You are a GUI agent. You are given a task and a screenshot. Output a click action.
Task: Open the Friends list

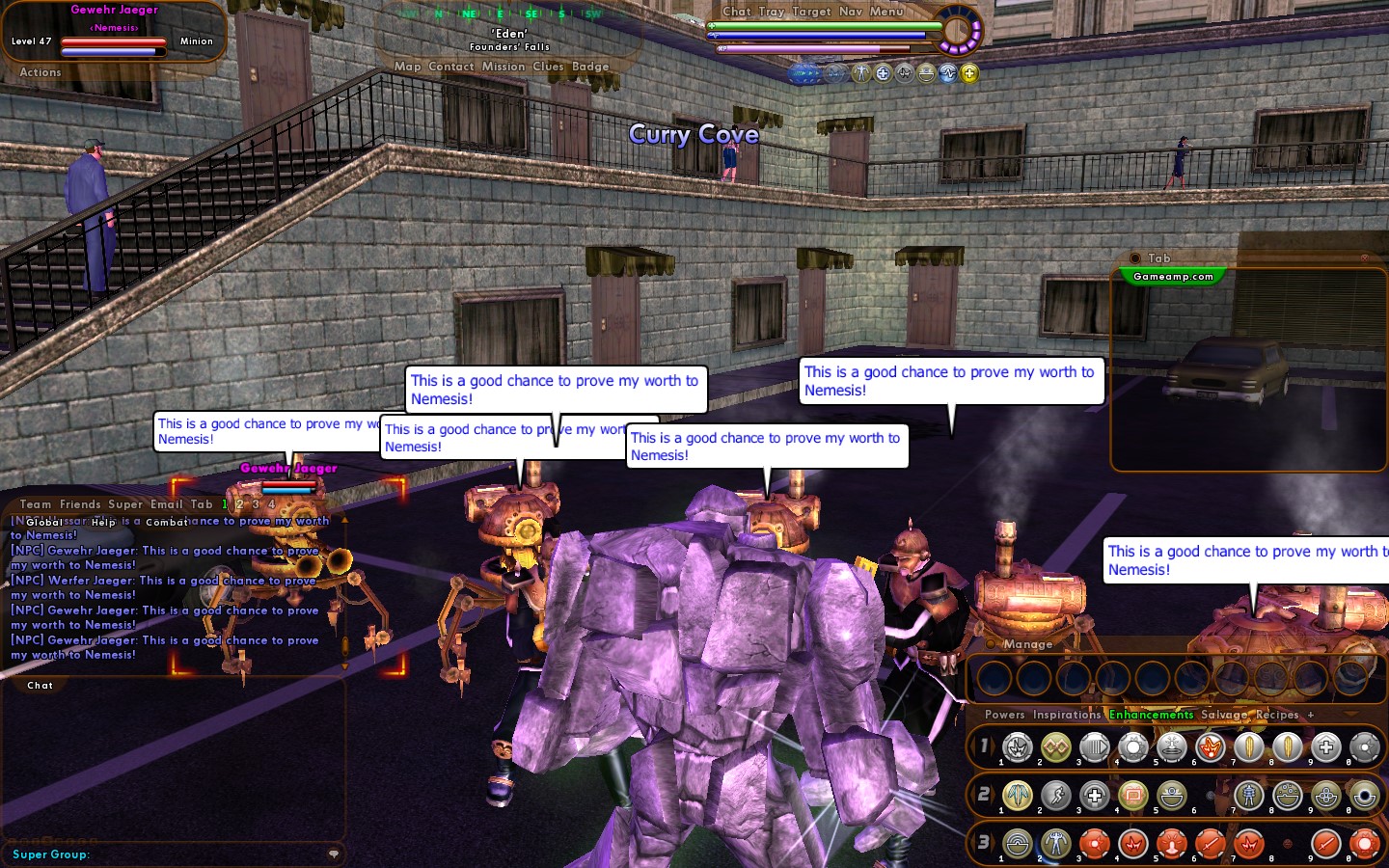(x=80, y=504)
